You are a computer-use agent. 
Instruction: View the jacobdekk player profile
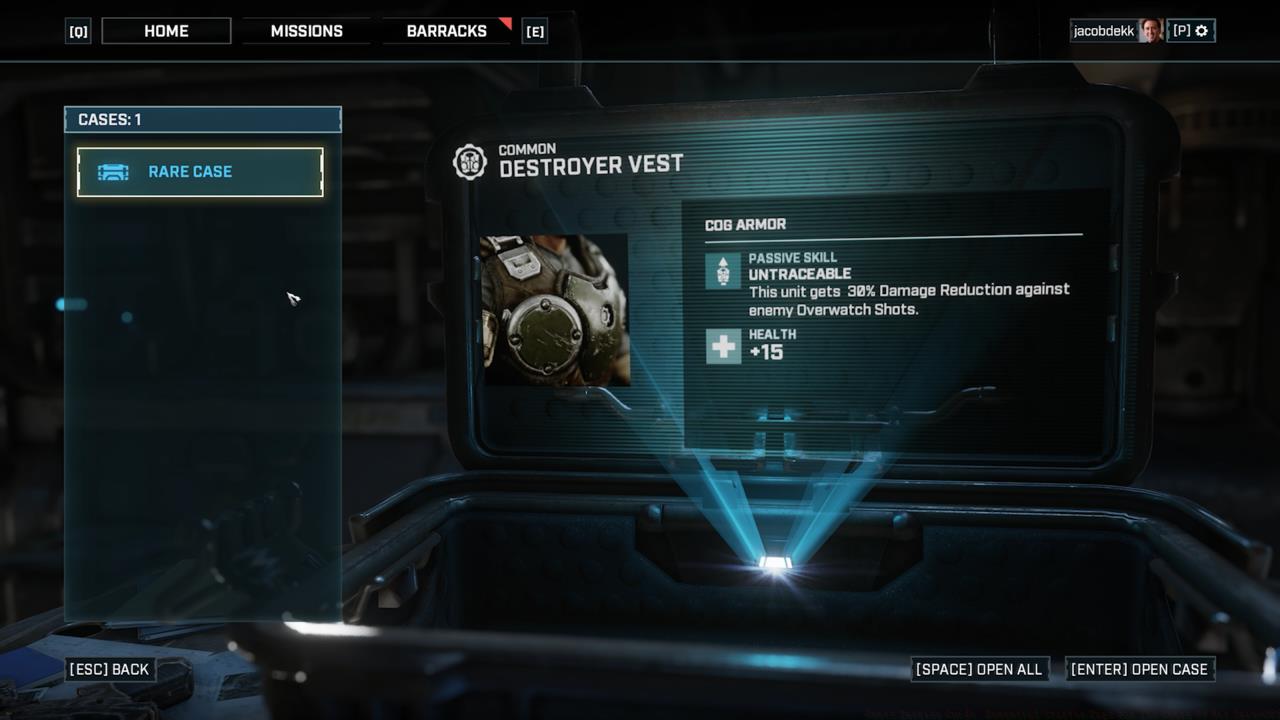pos(1115,31)
